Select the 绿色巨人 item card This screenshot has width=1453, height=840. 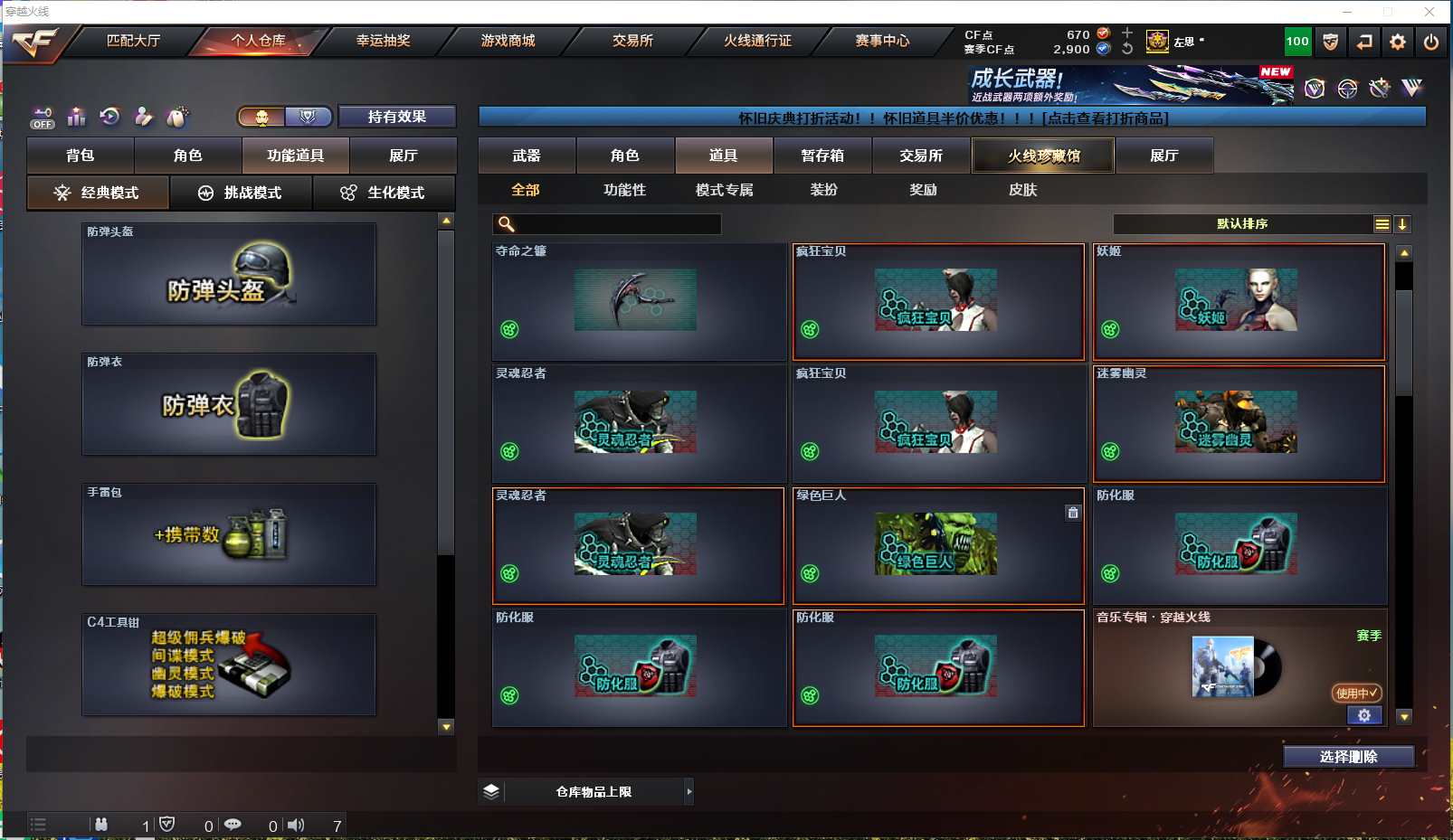[x=938, y=546]
